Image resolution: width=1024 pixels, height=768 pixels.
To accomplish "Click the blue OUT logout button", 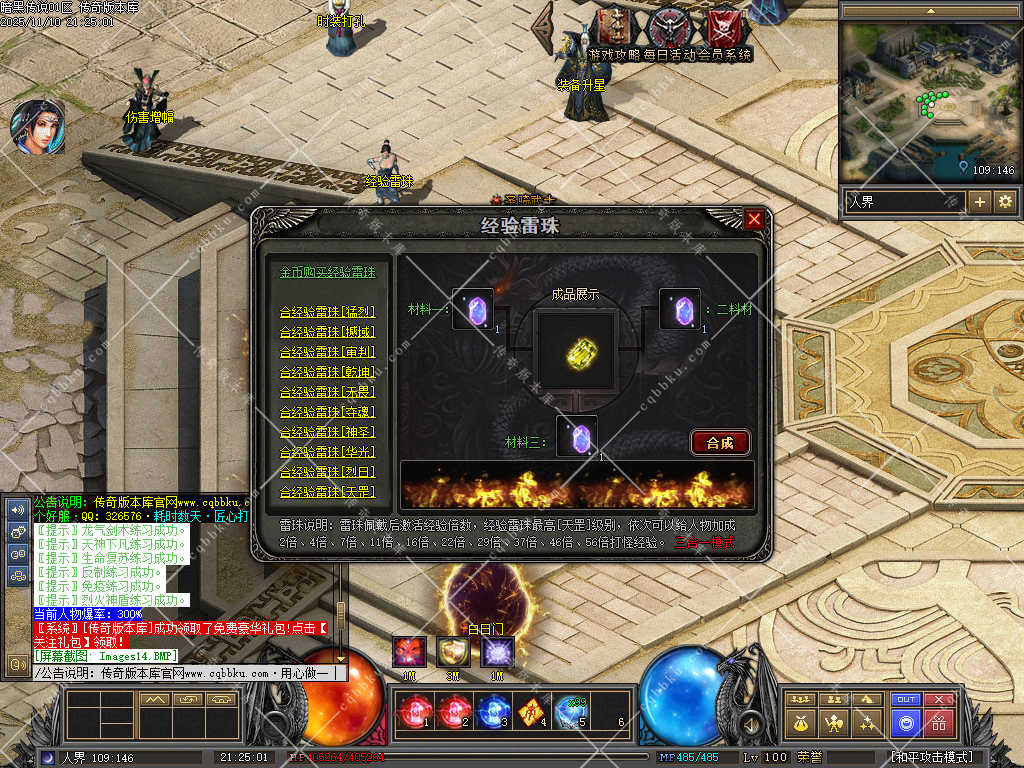I will pos(906,700).
